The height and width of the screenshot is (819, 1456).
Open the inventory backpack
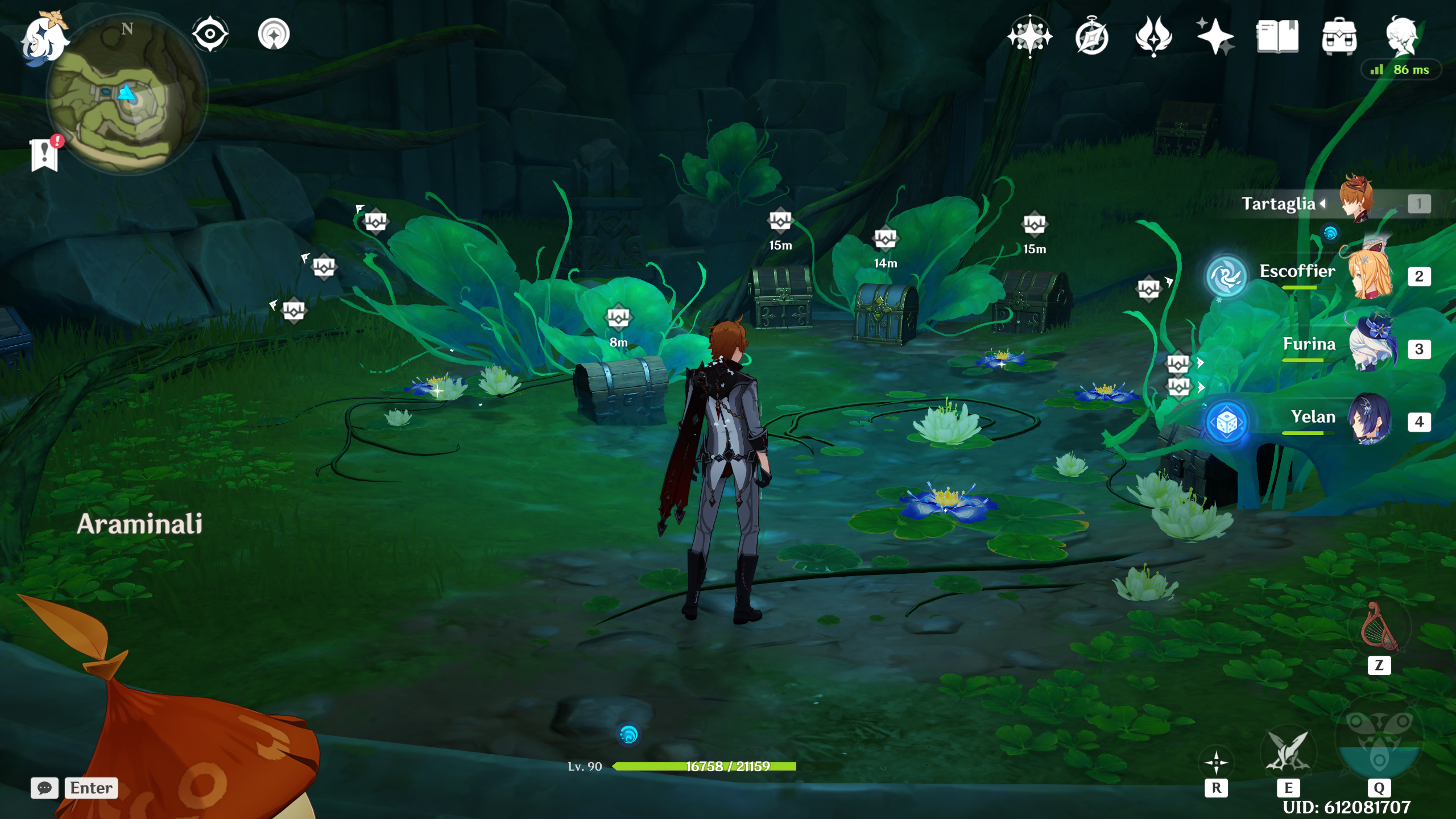[1339, 36]
